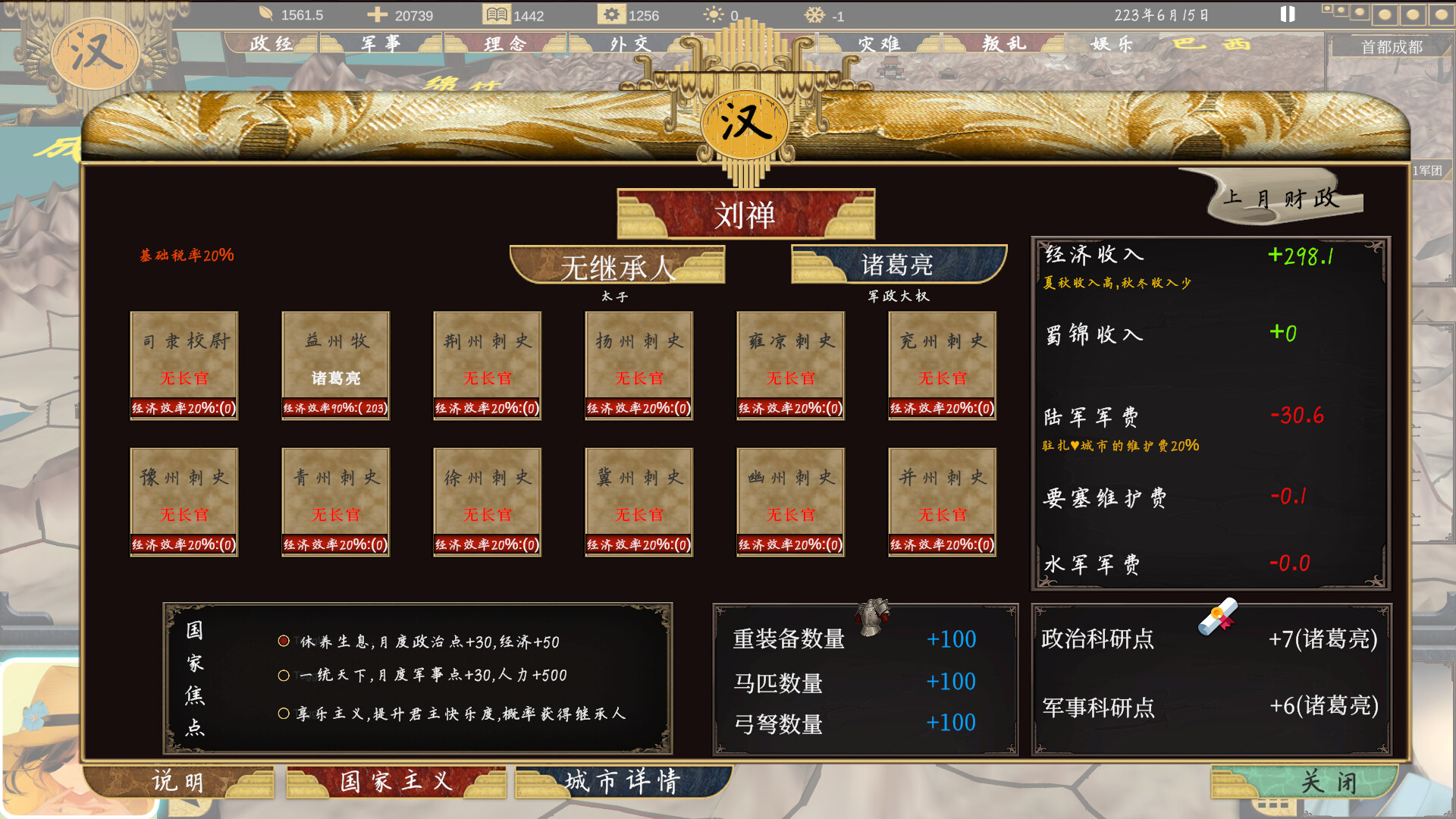Select the largest game speed dot
This screenshot has width=1456, height=819.
[x=1443, y=14]
